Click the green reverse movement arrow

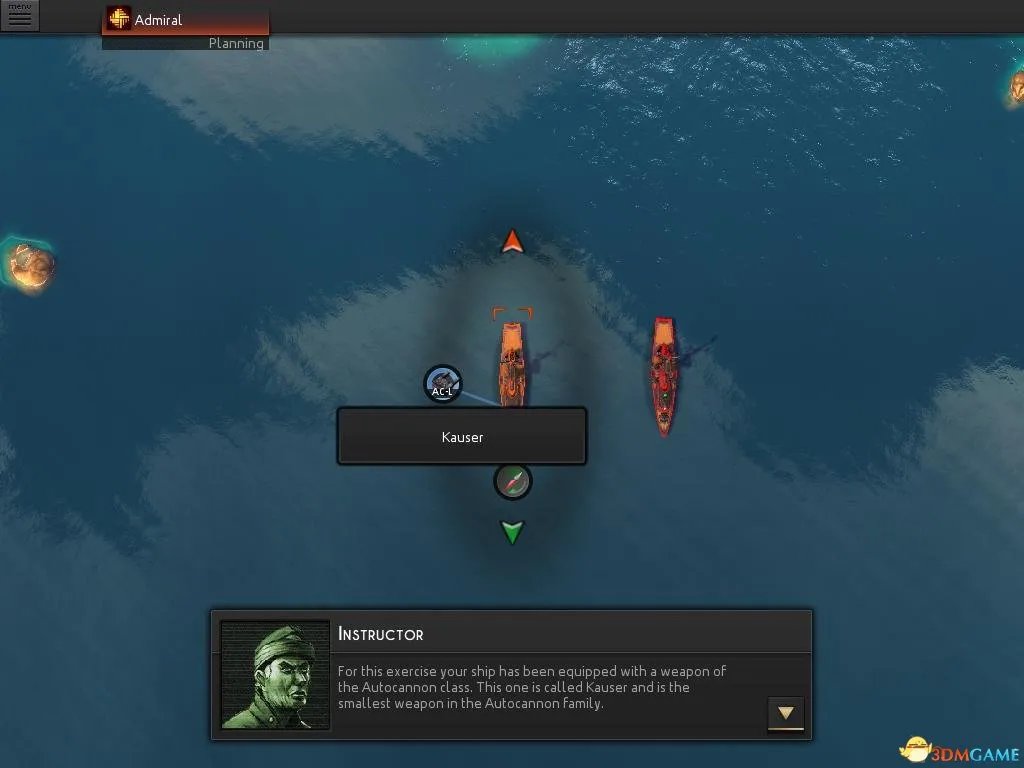coord(512,532)
